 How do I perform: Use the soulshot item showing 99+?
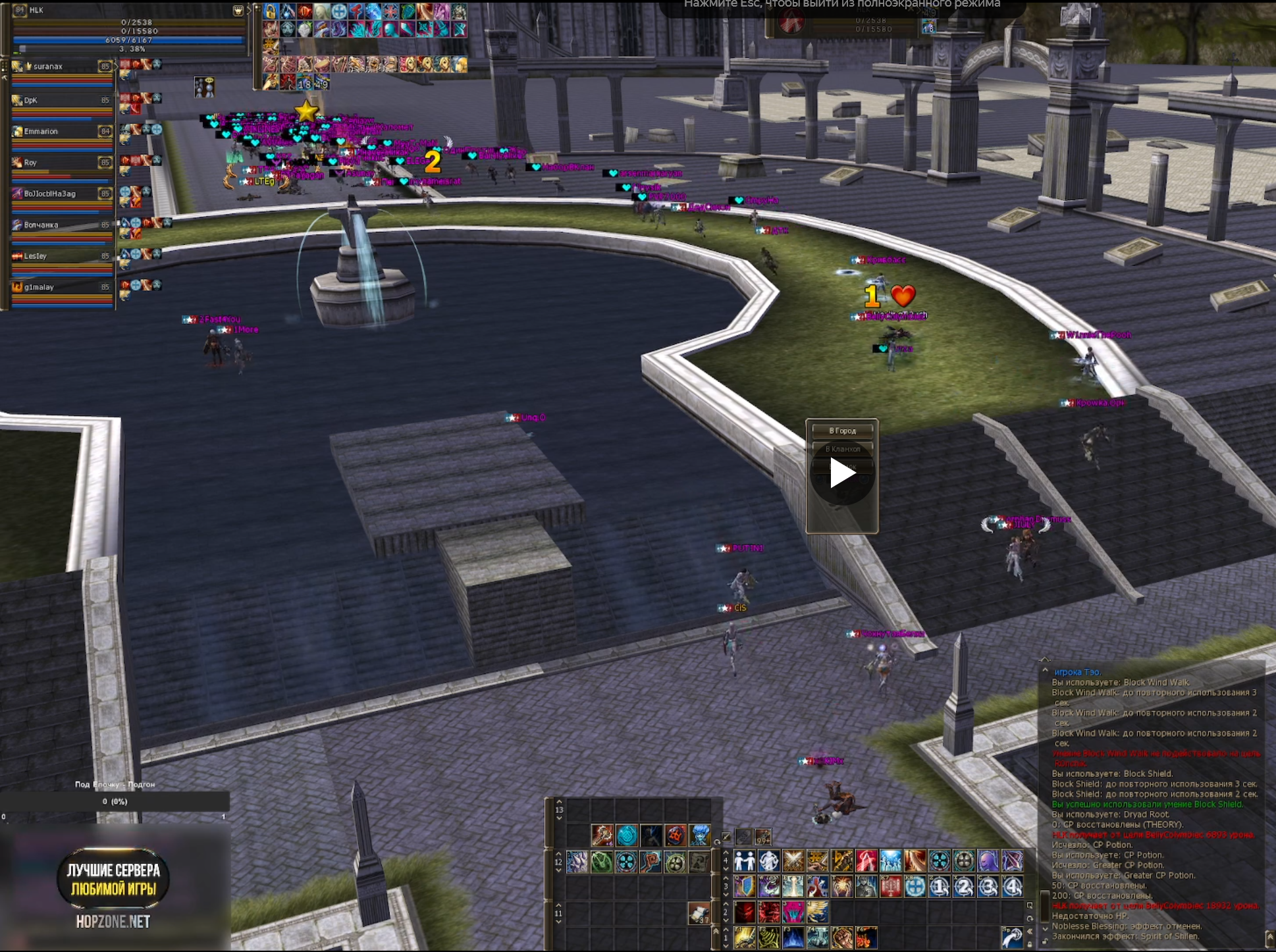coord(763,837)
